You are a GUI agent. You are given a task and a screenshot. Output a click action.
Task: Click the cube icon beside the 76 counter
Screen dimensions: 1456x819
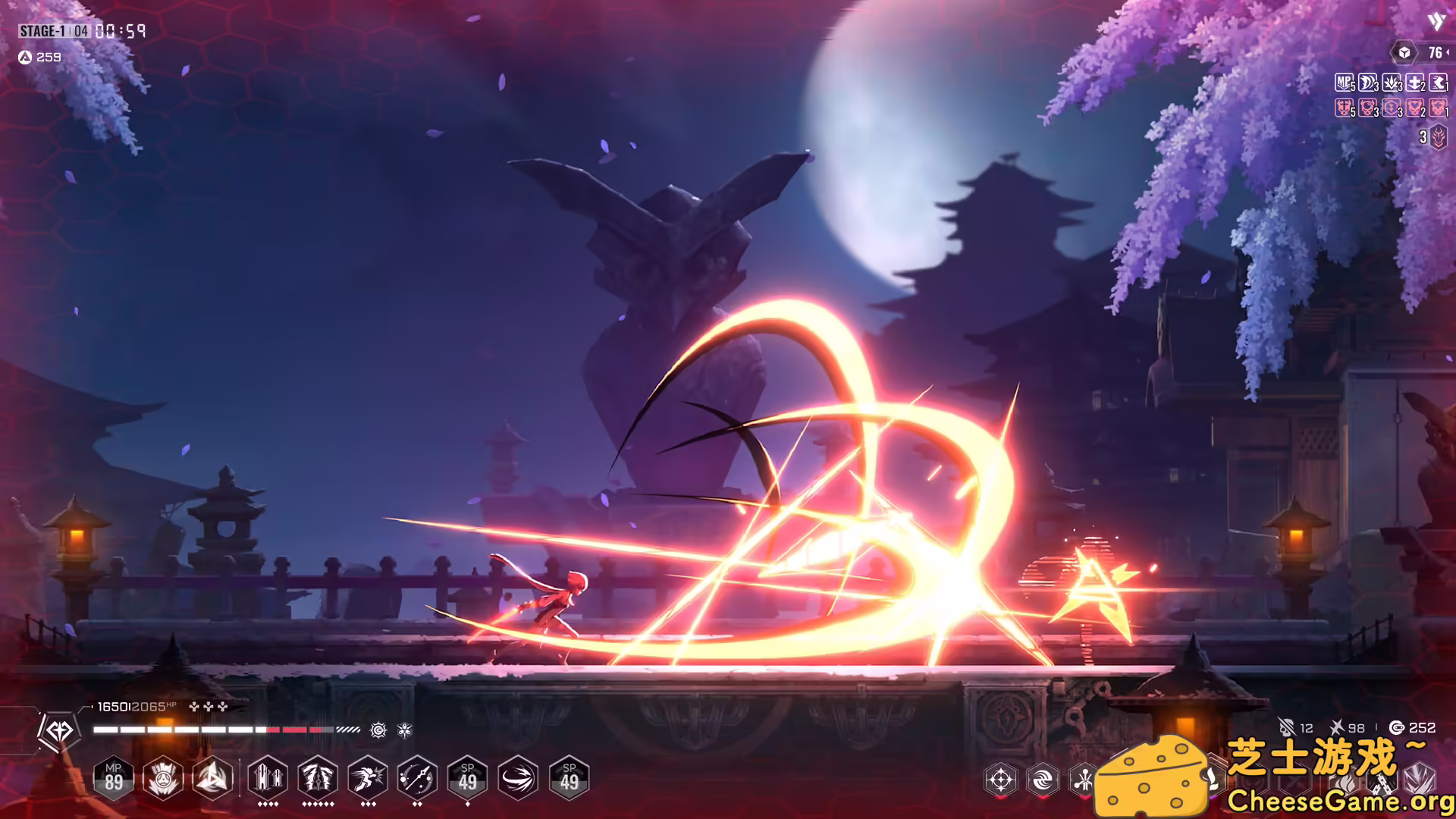(1404, 53)
